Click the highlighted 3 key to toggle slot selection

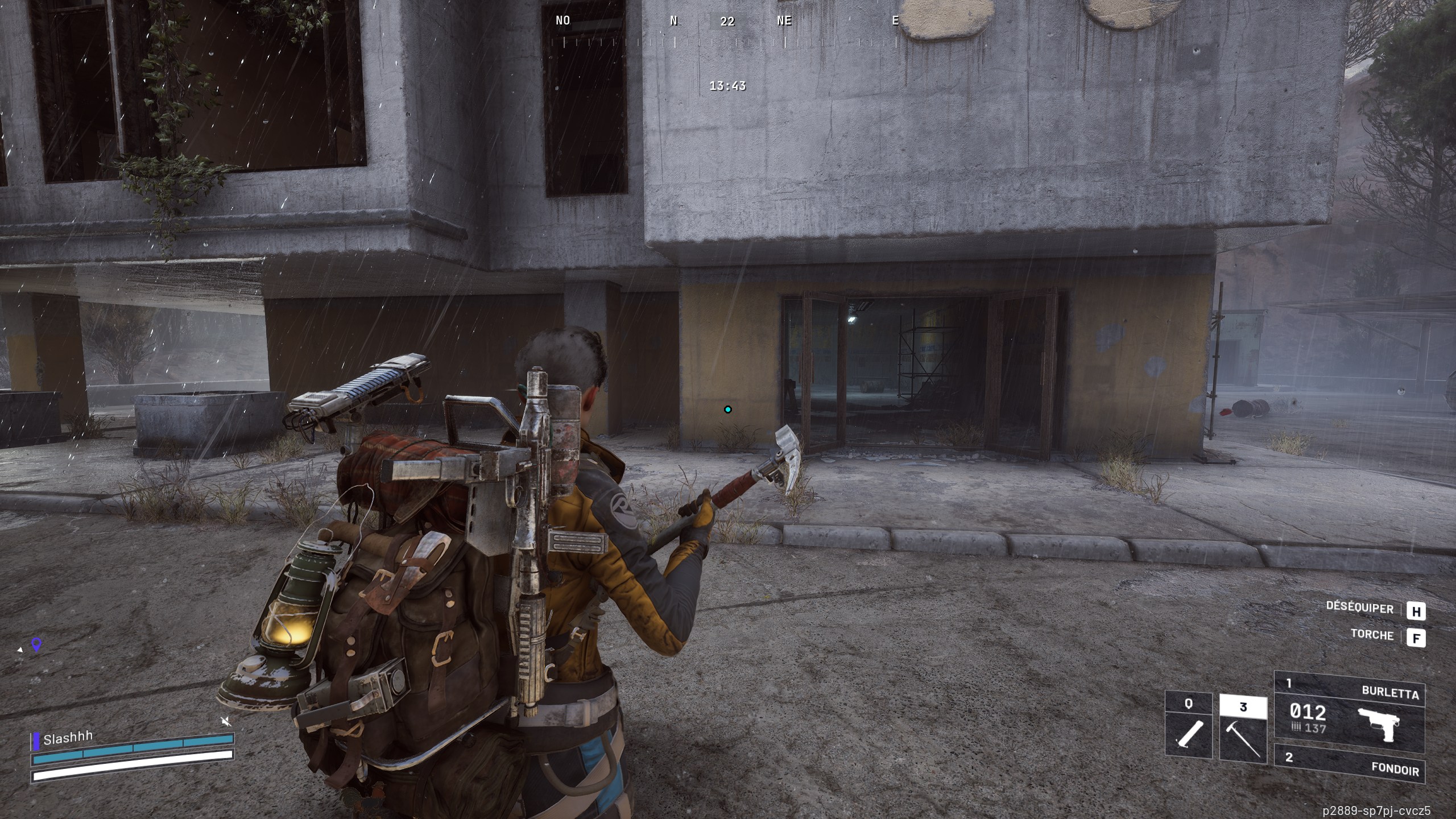pos(1243,708)
